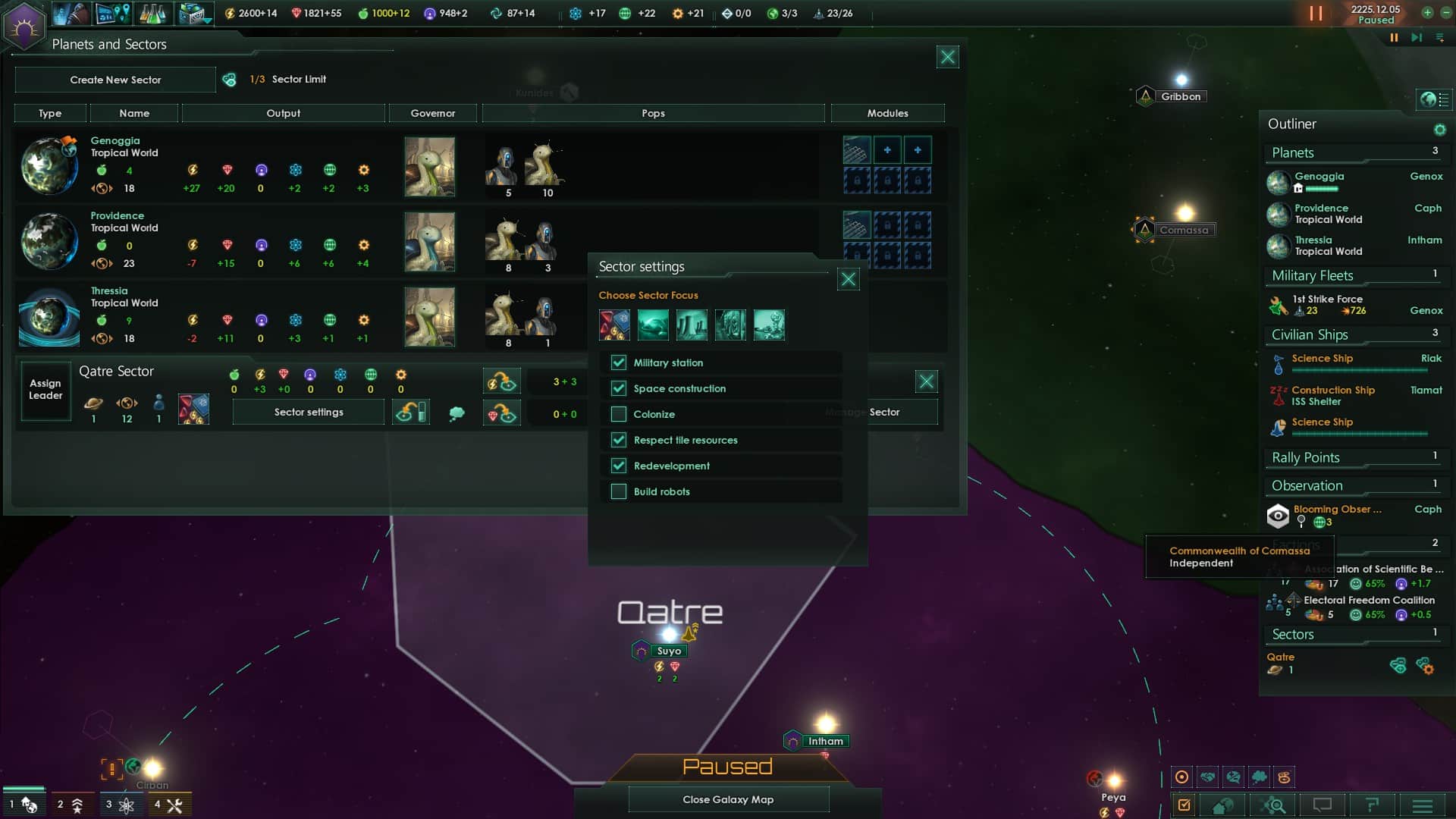The image size is (1456, 819).
Task: Click the Create New Sector button
Action: [x=115, y=80]
